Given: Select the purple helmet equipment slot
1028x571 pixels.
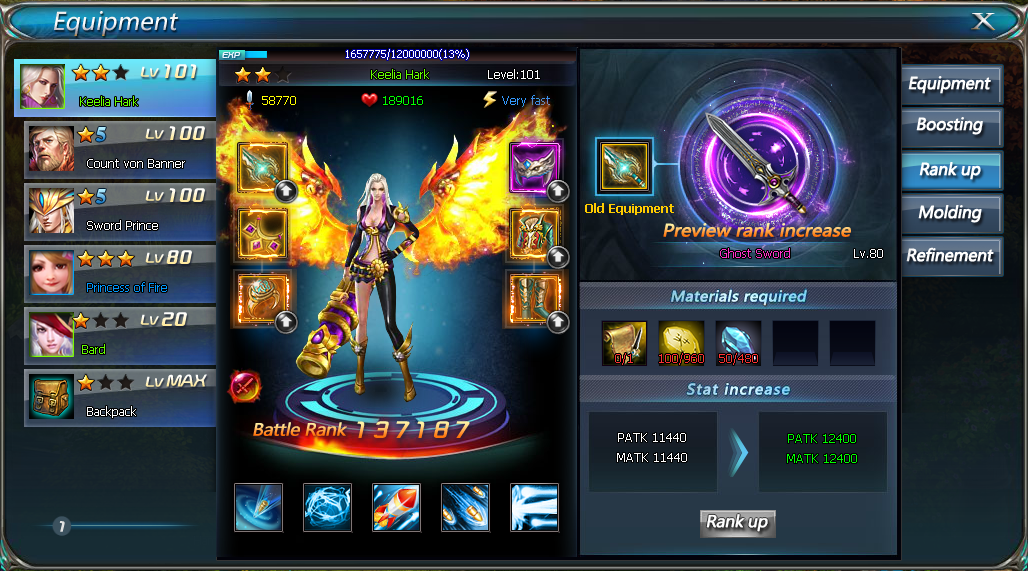Looking at the screenshot, I should pyautogui.click(x=534, y=166).
